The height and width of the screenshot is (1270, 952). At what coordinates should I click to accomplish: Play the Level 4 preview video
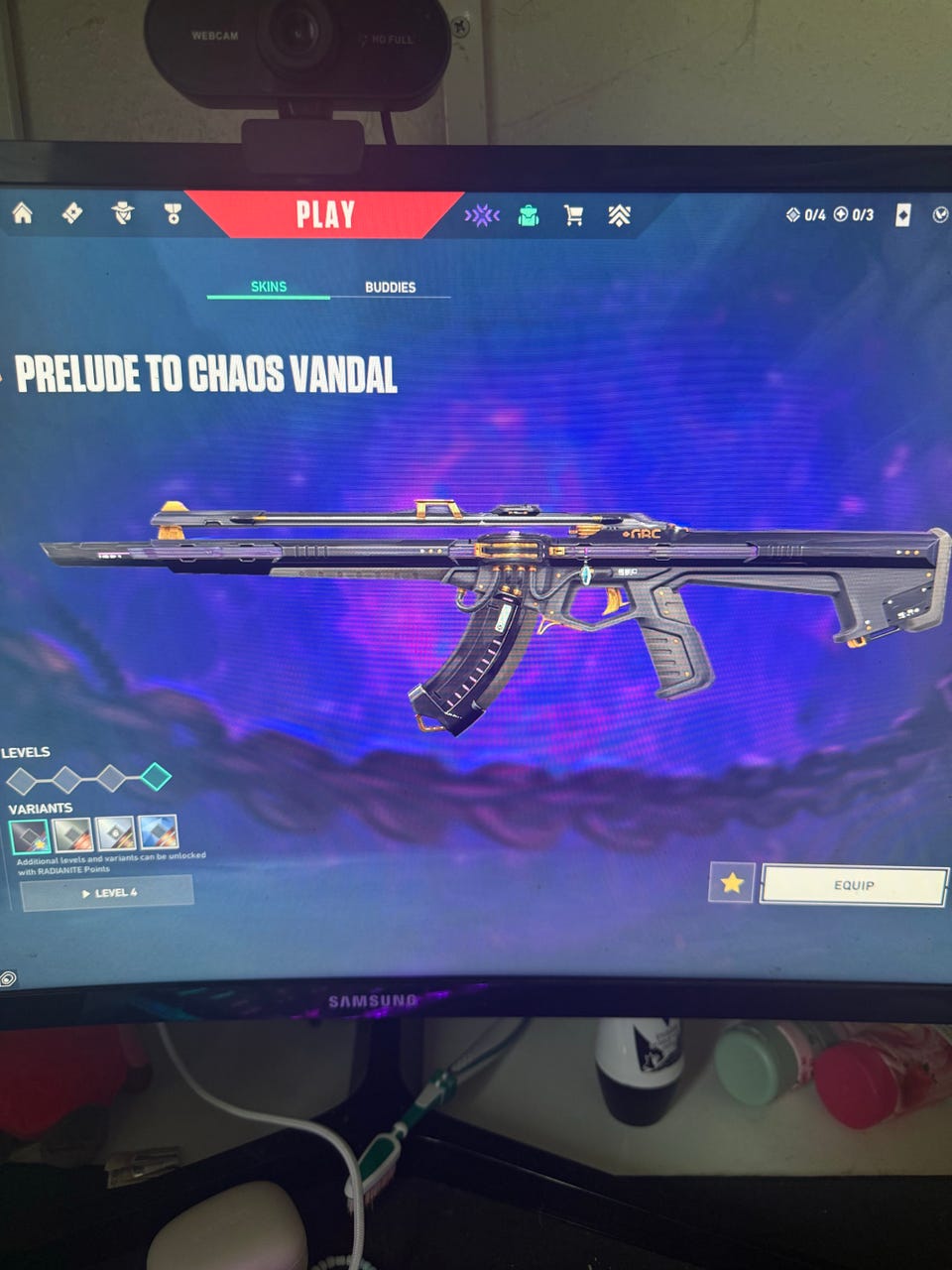click(107, 893)
